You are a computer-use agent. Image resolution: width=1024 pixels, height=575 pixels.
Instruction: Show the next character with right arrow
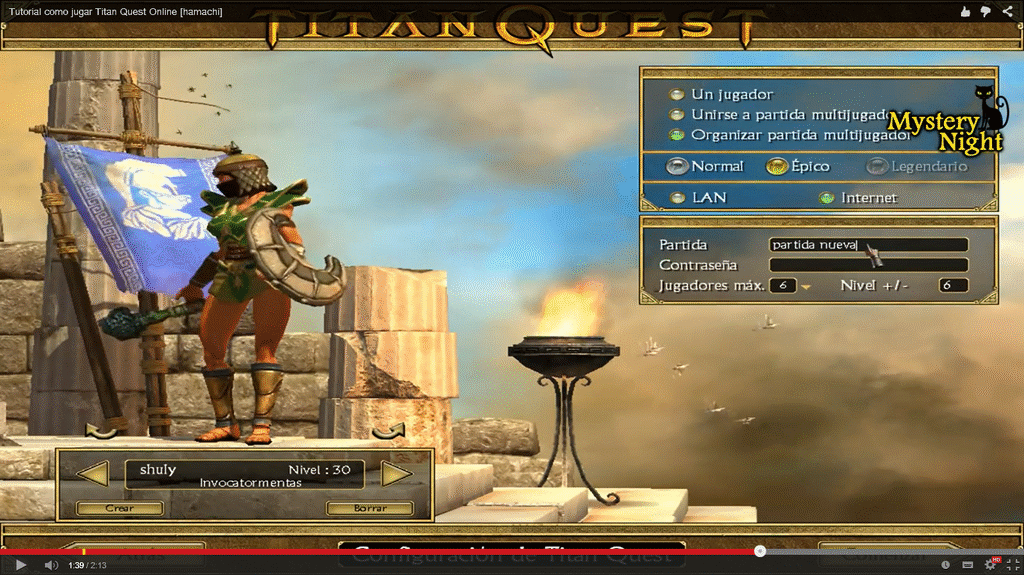[397, 472]
